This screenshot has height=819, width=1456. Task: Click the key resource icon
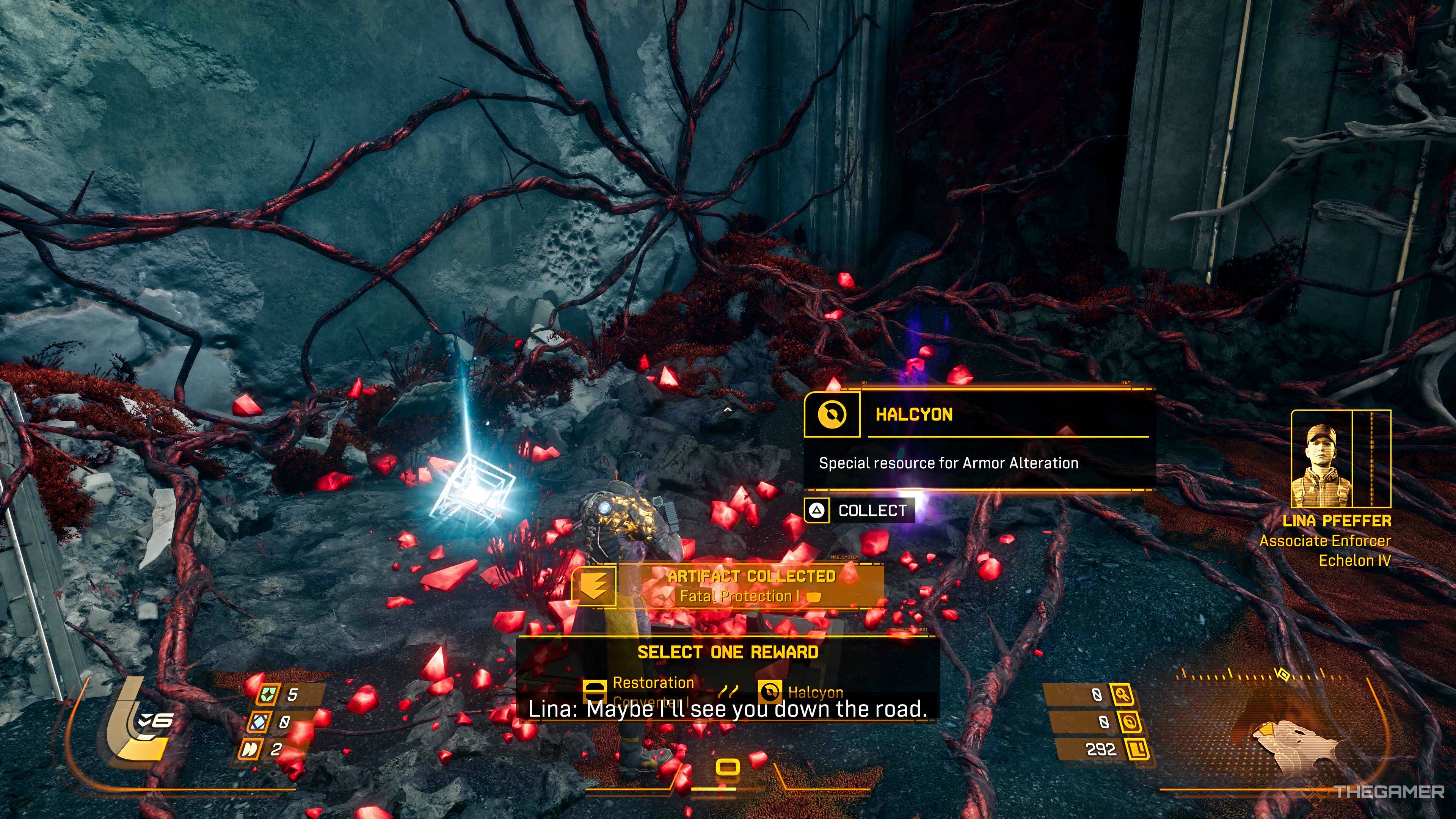click(x=1122, y=694)
